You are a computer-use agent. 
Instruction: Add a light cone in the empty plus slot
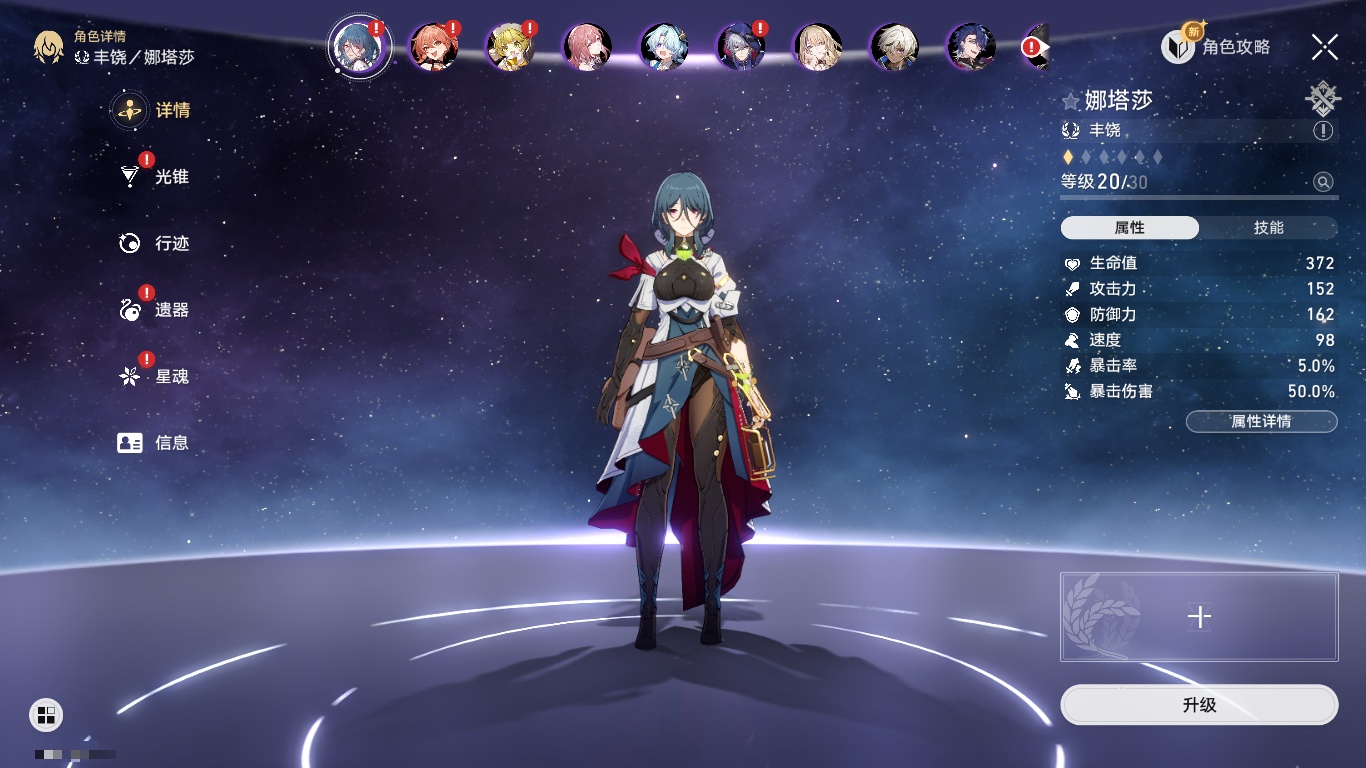1199,617
